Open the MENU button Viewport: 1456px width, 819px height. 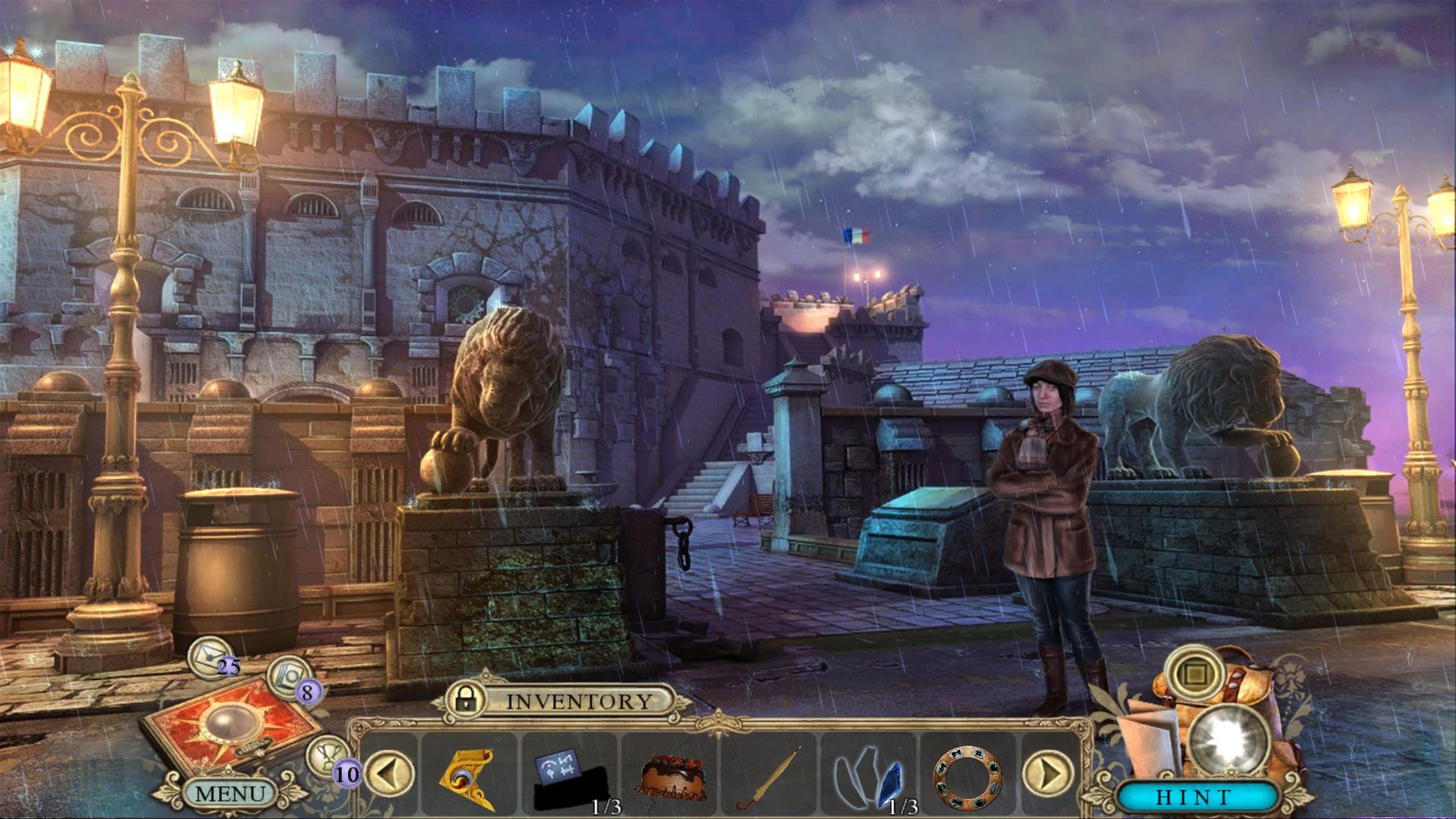coord(230,793)
